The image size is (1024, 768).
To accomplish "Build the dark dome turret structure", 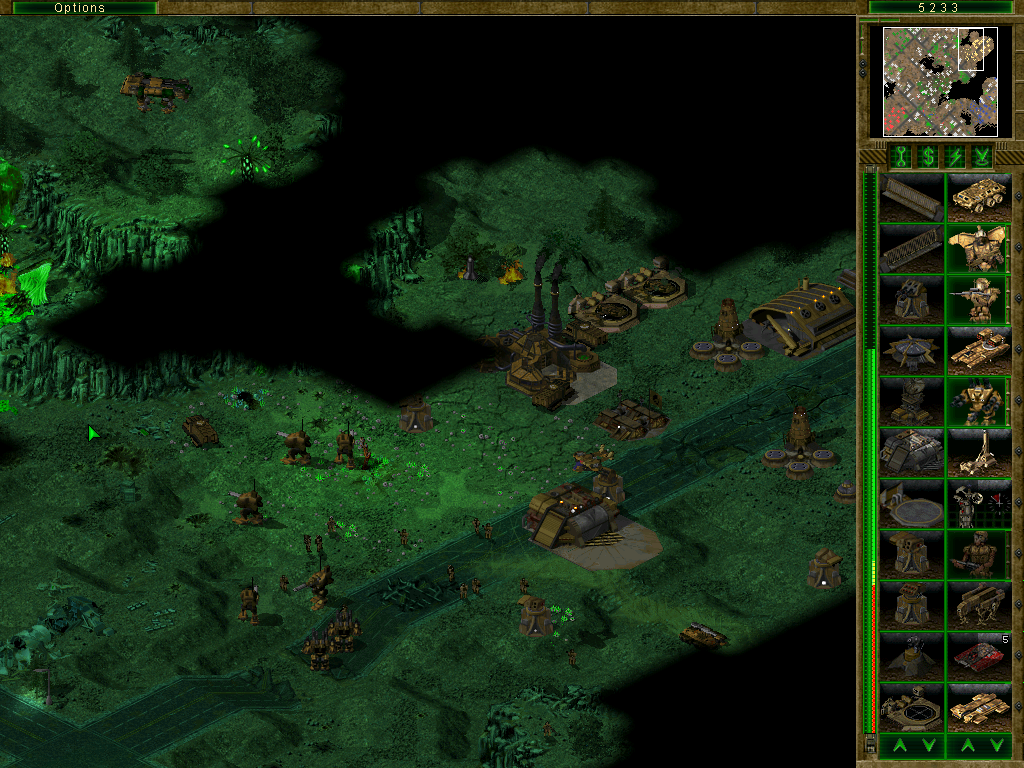I will point(911,657).
